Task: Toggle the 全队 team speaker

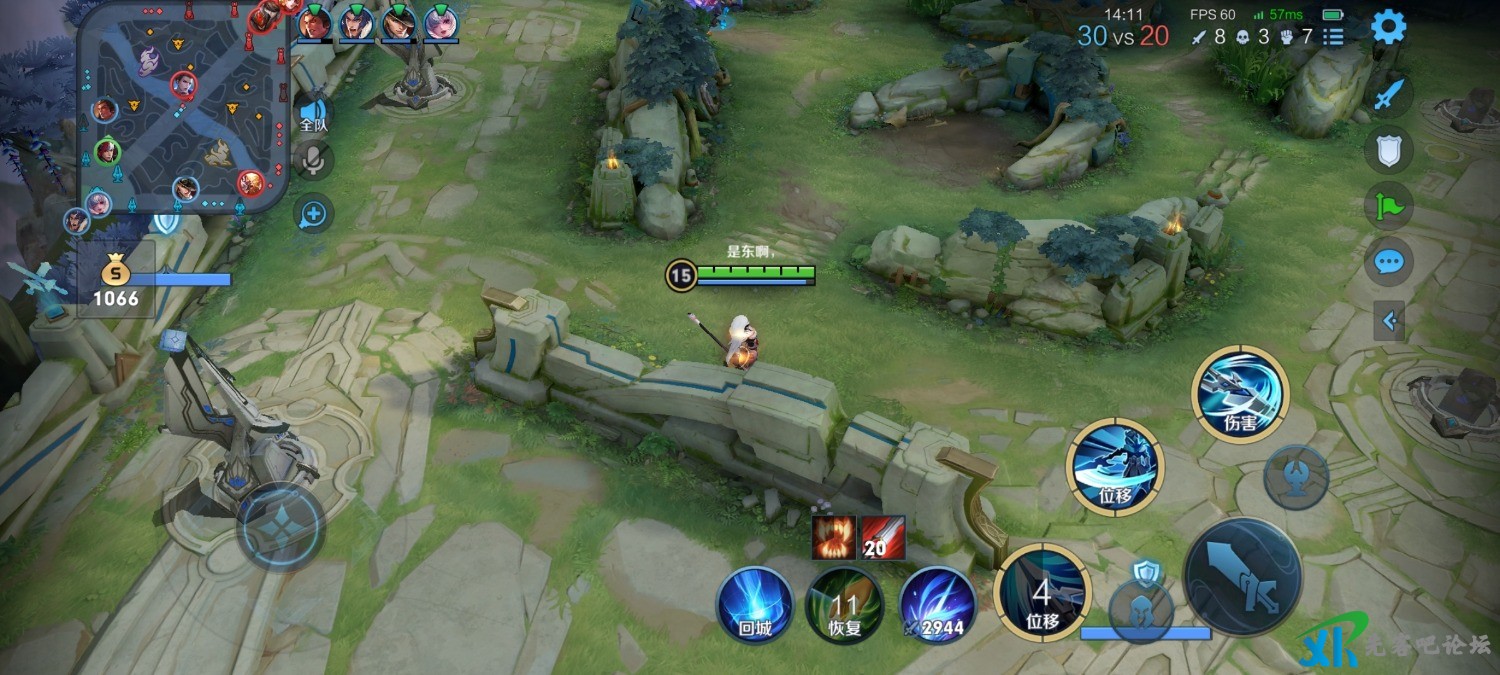Action: click(x=314, y=116)
